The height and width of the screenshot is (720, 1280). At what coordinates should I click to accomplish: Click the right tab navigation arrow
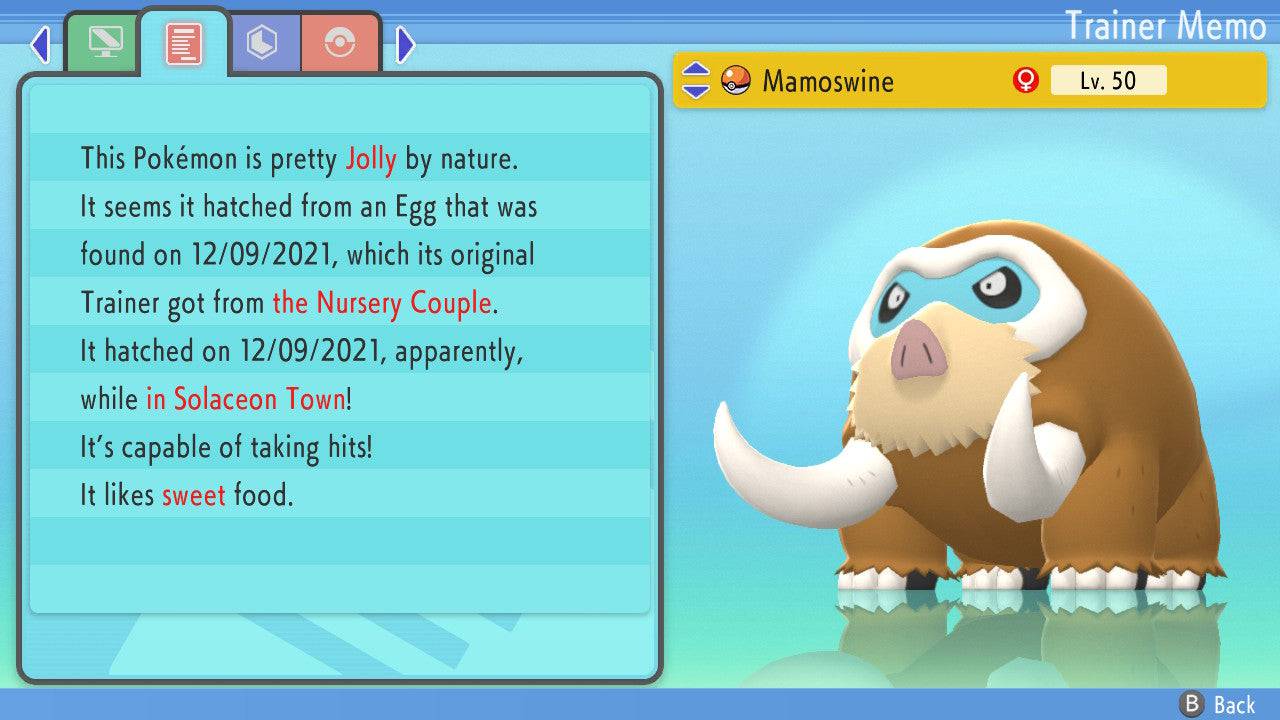405,44
